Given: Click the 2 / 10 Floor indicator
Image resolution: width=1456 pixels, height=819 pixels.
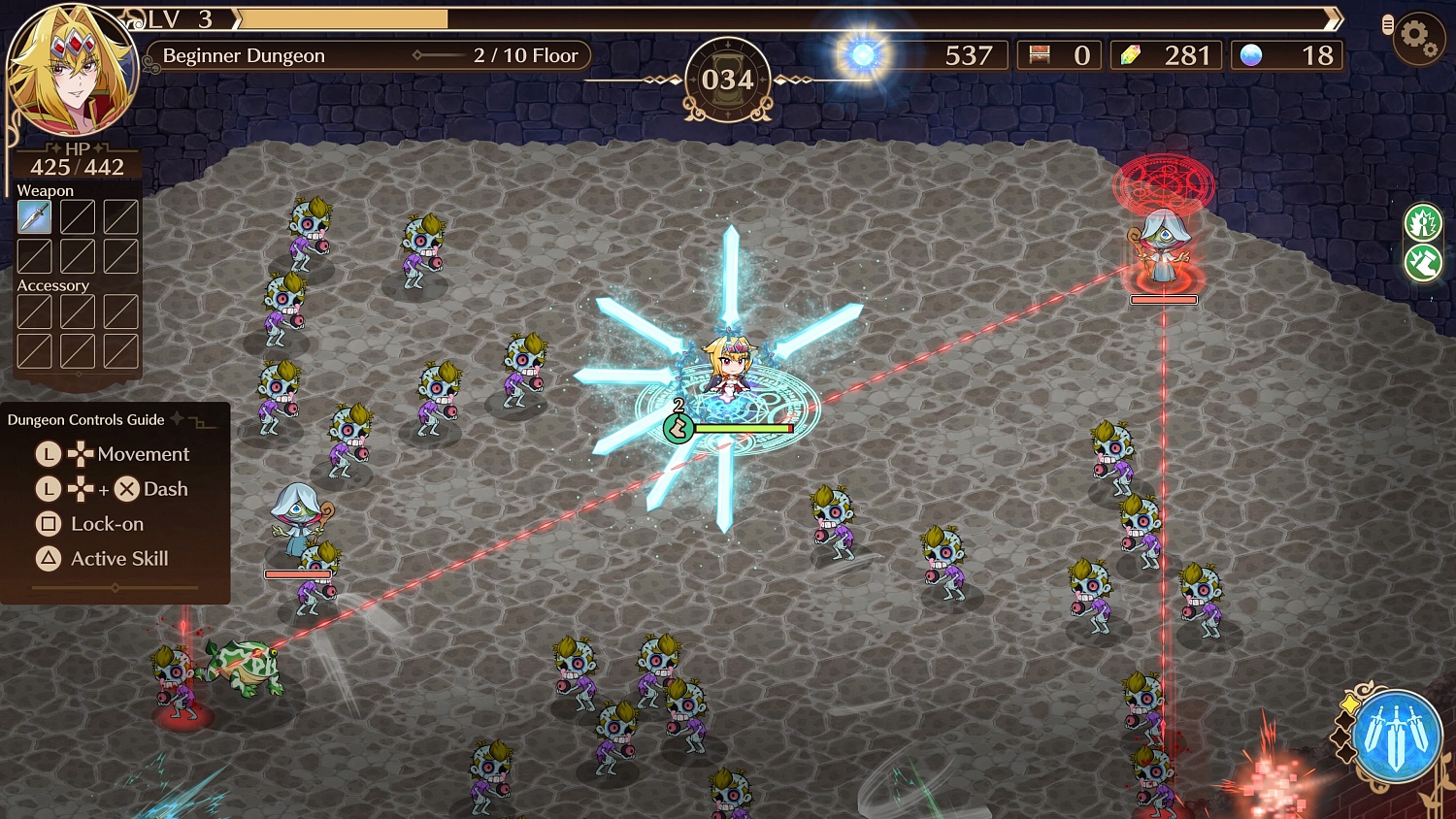Looking at the screenshot, I should coord(525,55).
